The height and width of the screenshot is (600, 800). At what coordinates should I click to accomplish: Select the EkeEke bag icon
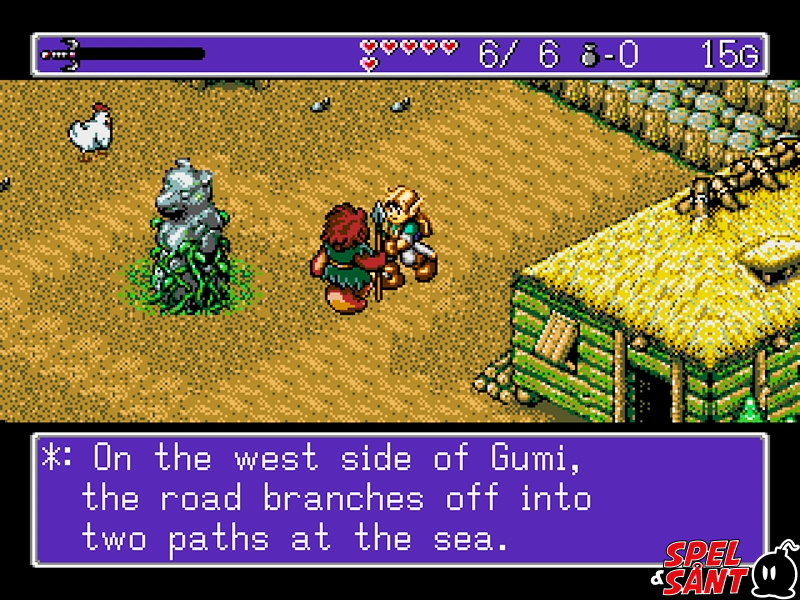pos(591,55)
